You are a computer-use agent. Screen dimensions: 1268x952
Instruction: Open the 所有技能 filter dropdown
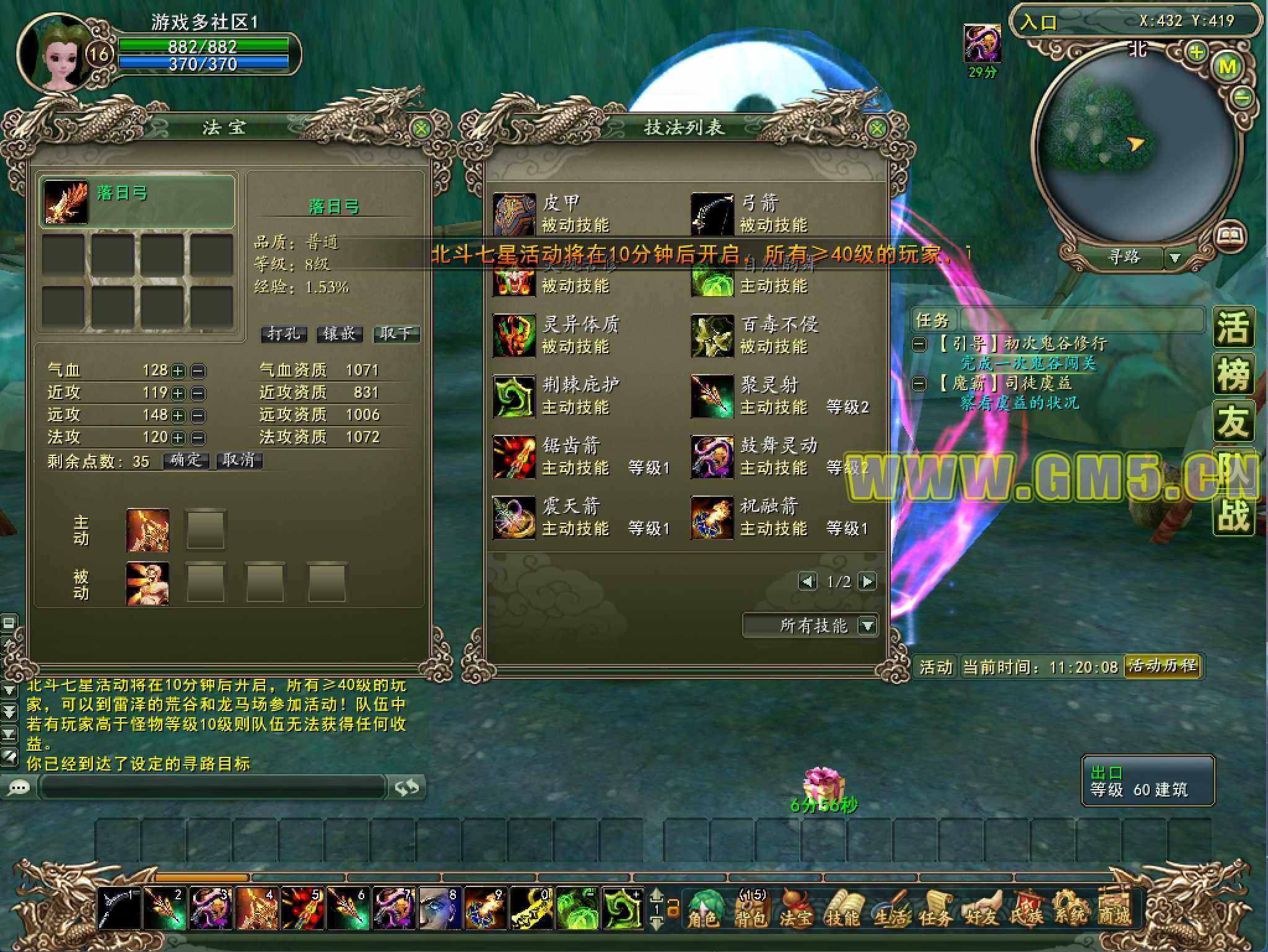coord(868,626)
